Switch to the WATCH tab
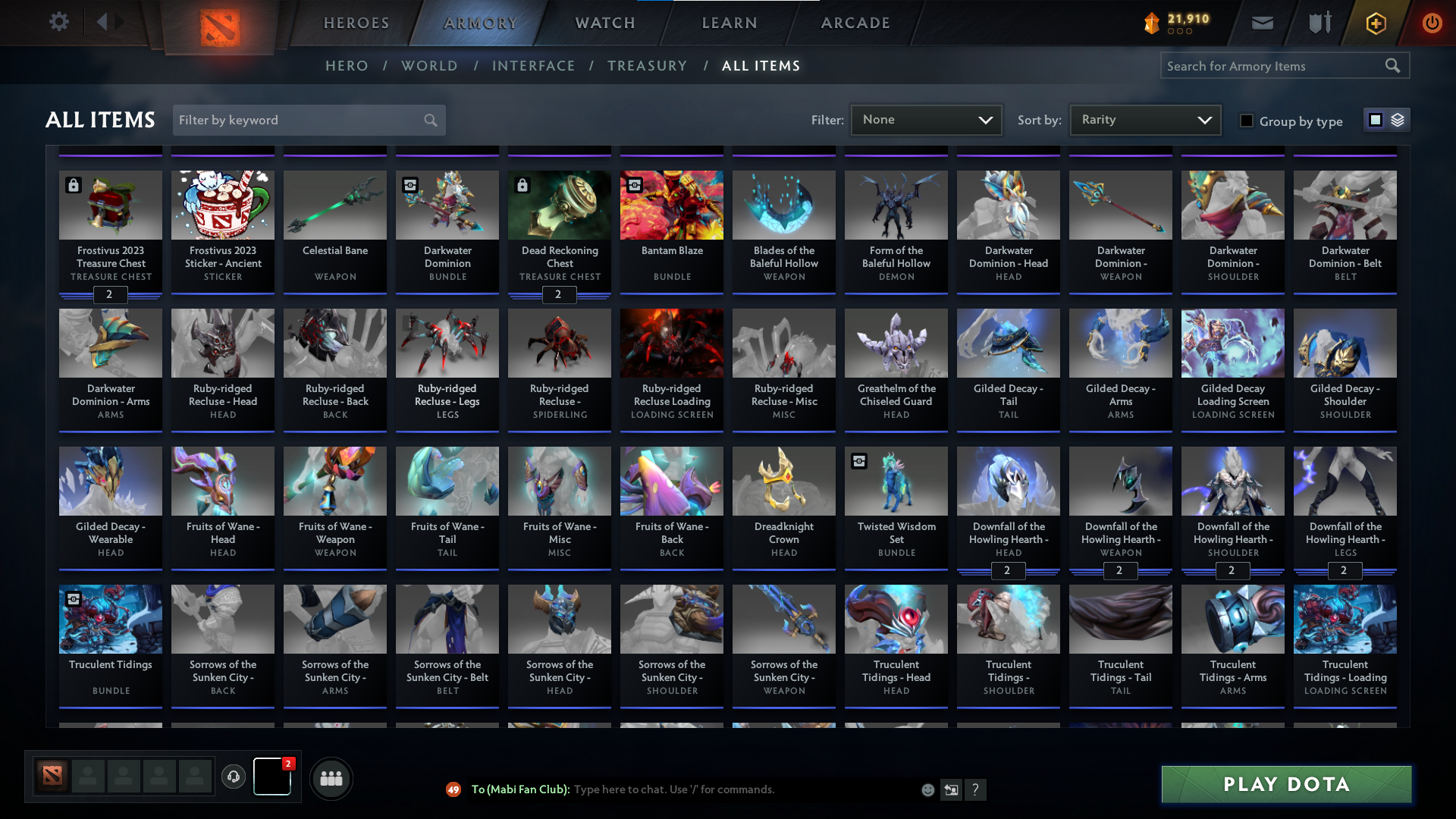Image resolution: width=1456 pixels, height=819 pixels. point(604,23)
